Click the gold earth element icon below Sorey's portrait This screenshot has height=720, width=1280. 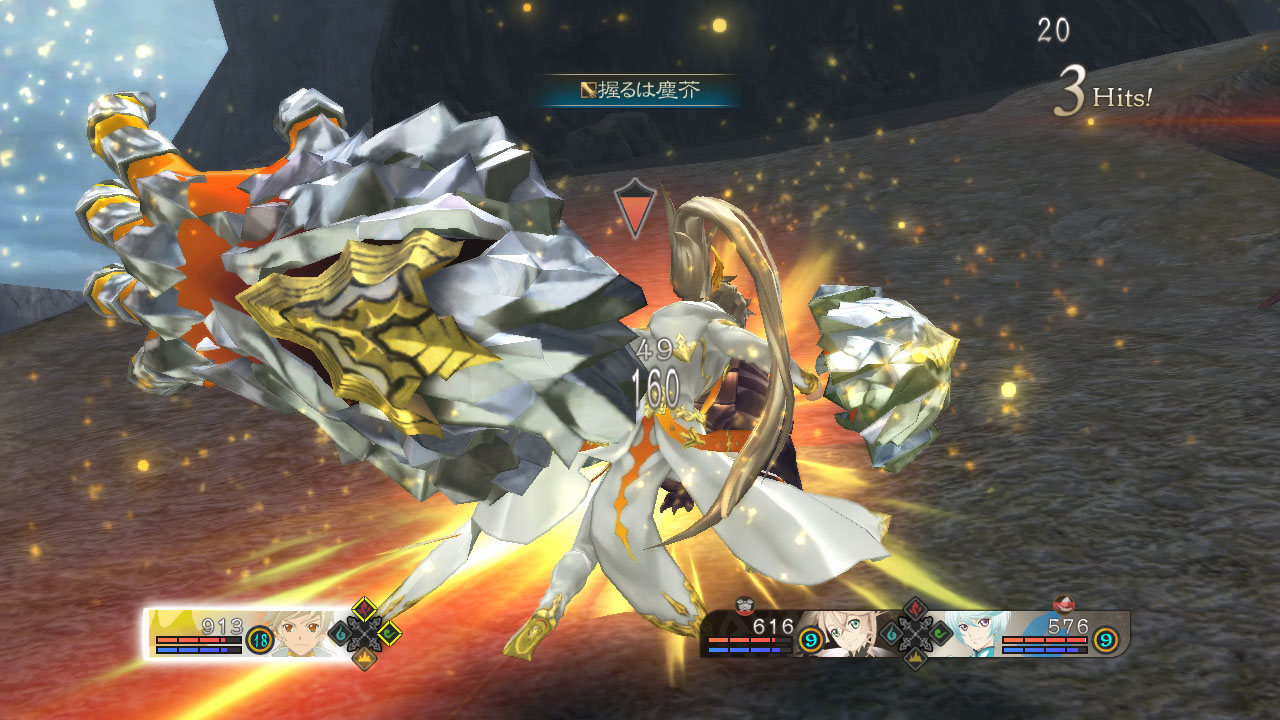tap(365, 657)
